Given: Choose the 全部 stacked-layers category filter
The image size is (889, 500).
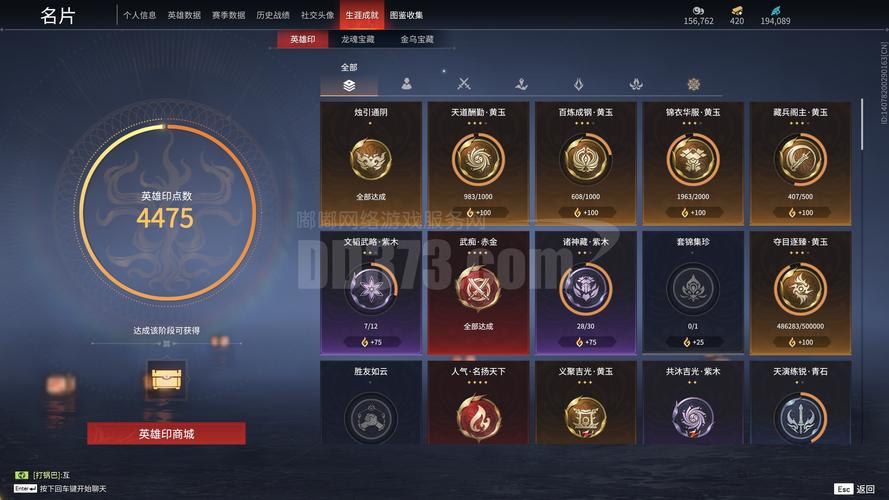Looking at the screenshot, I should point(348,85).
